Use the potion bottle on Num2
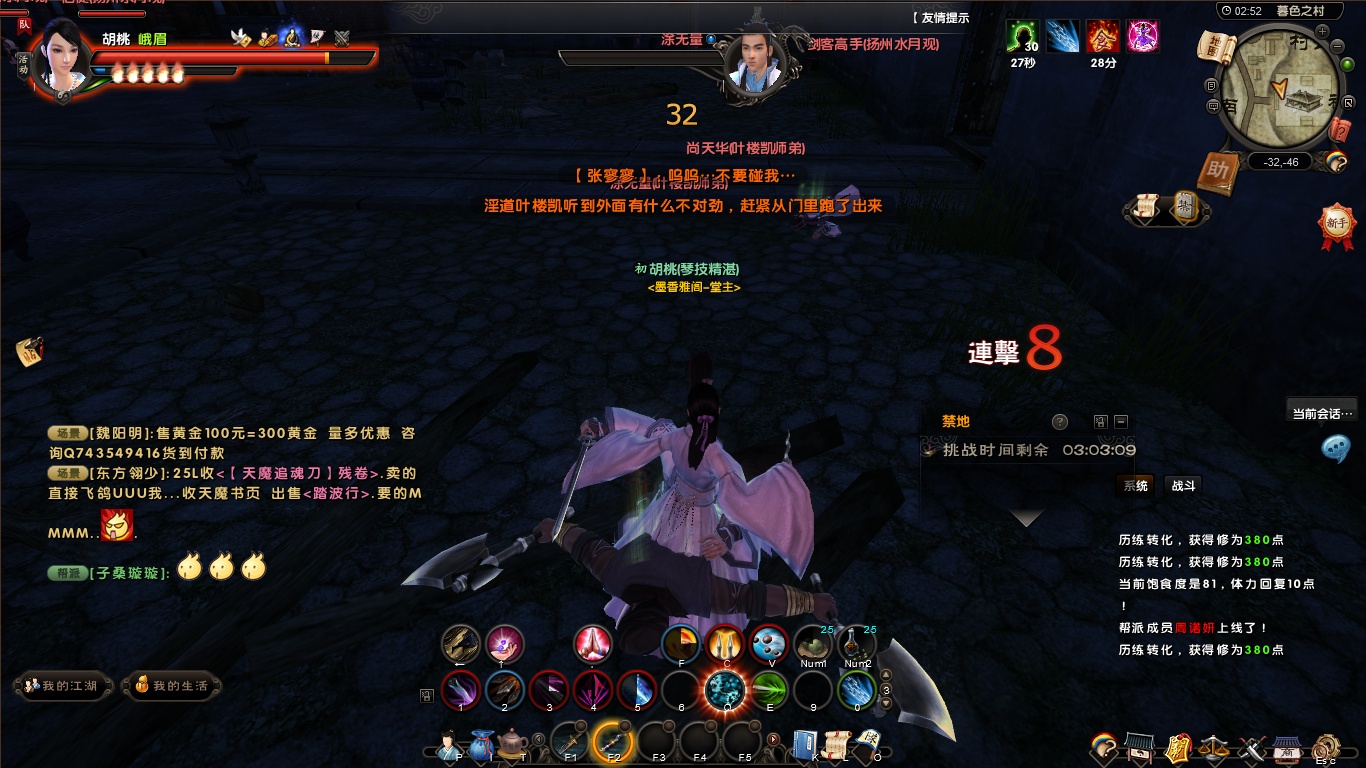The image size is (1366, 768). tap(857, 643)
